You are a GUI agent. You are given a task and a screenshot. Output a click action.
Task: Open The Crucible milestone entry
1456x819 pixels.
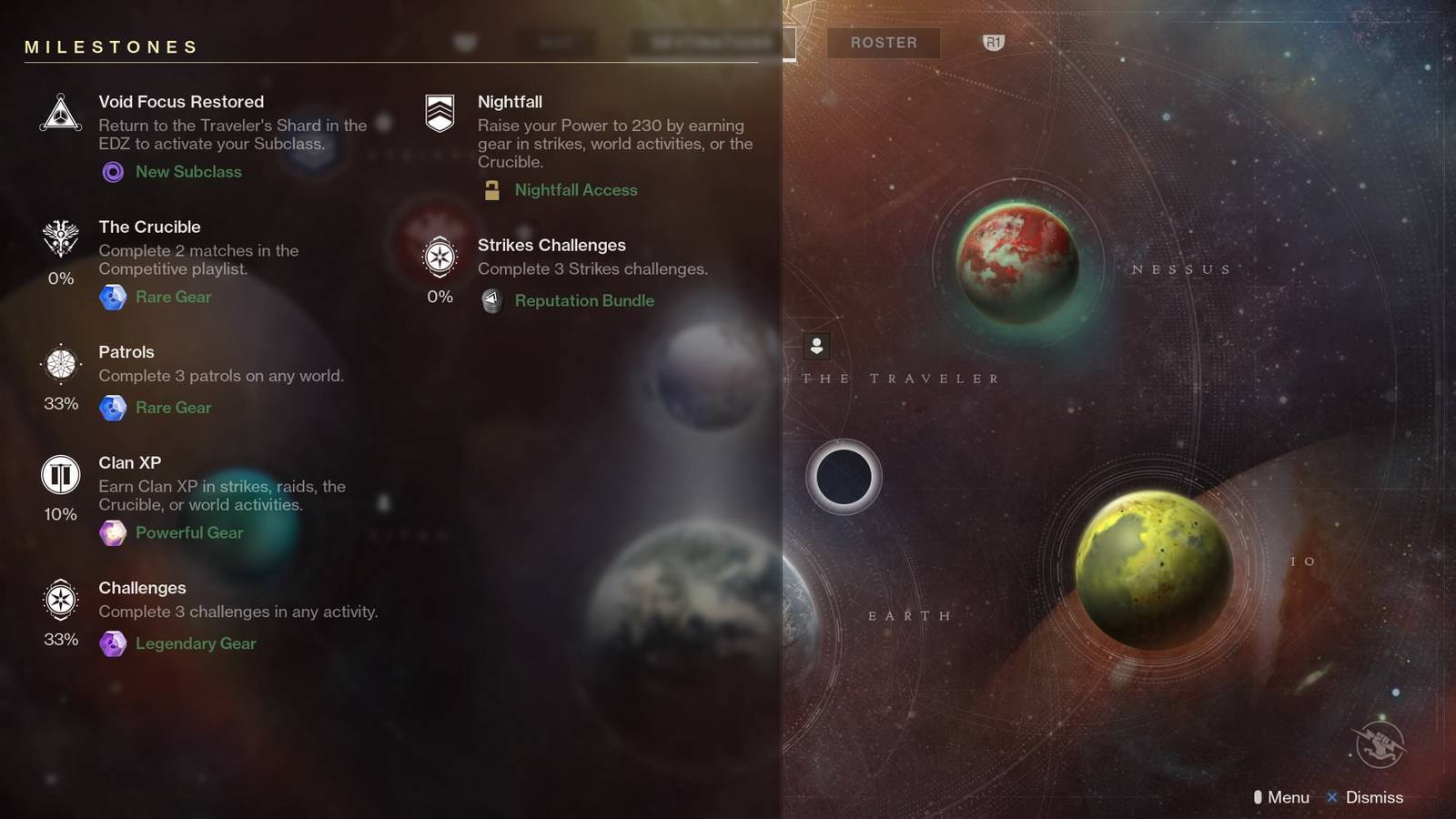pyautogui.click(x=149, y=227)
